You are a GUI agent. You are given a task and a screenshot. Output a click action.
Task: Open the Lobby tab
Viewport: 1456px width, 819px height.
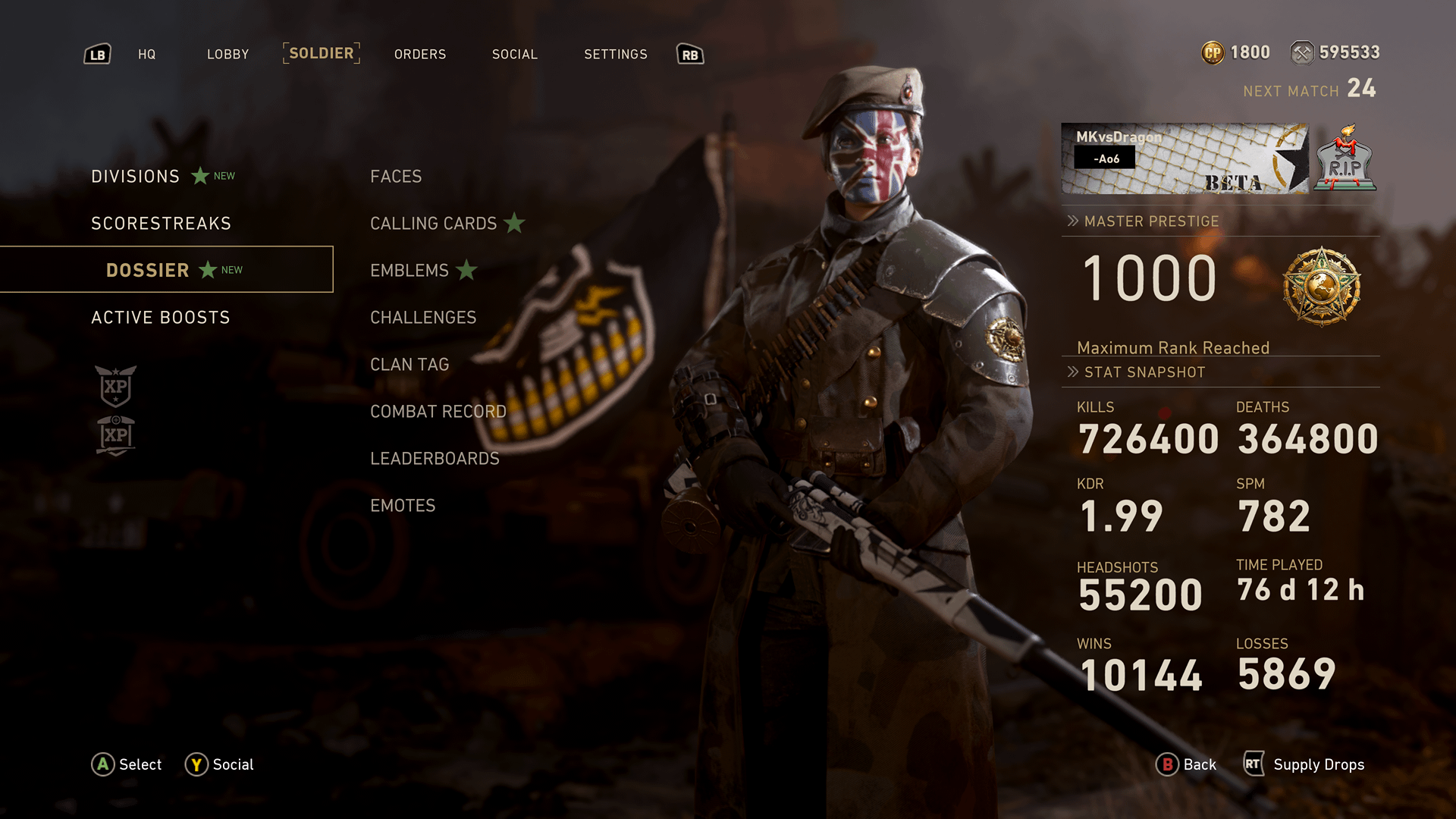(227, 55)
